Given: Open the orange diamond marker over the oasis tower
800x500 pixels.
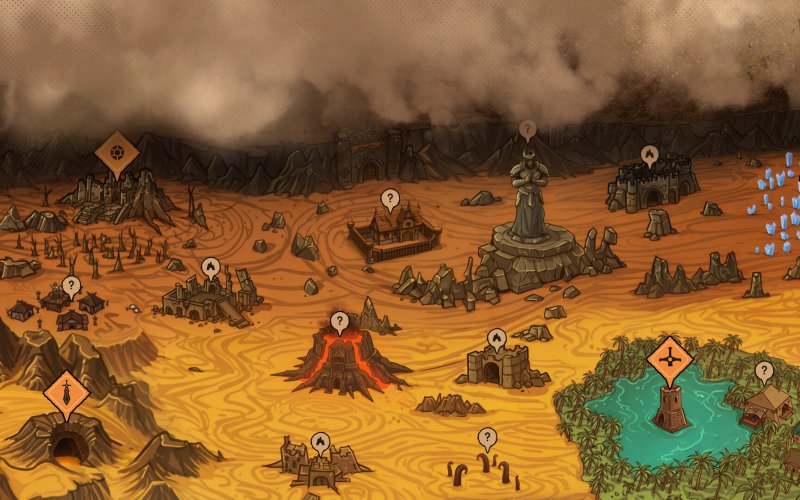Looking at the screenshot, I should (670, 356).
